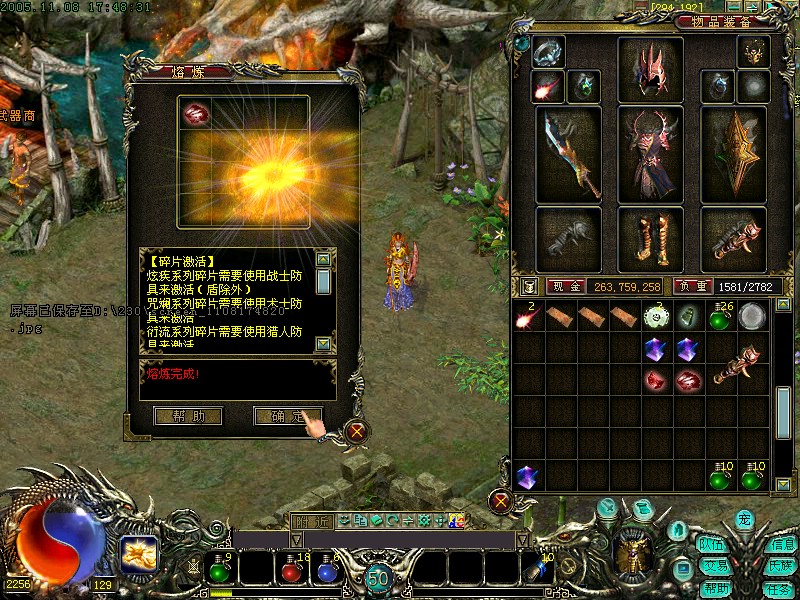
Task: Open the 氏族 clan menu
Action: click(x=780, y=566)
